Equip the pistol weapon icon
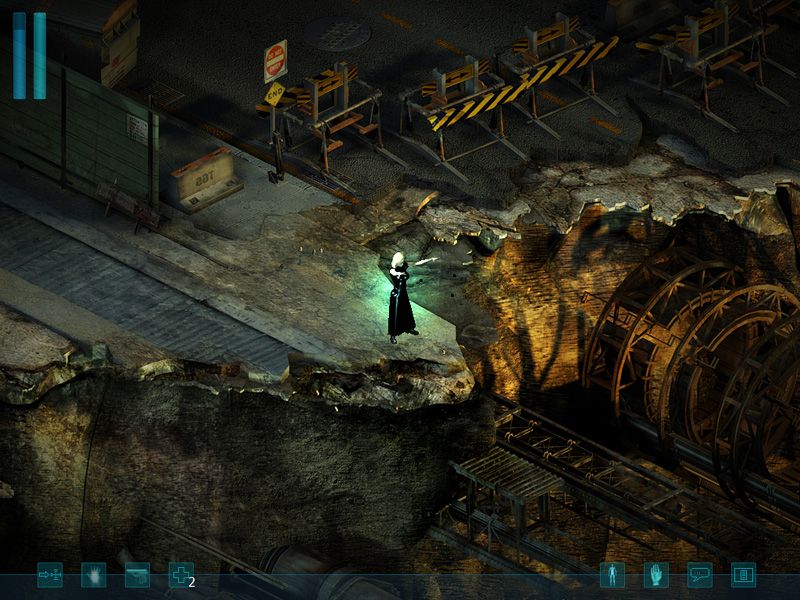800x600 pixels. [137, 575]
